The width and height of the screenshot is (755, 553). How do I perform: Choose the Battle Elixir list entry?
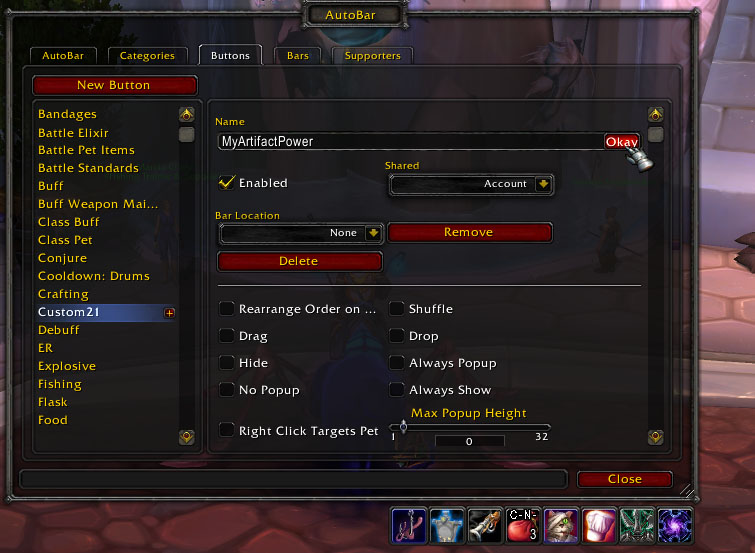tap(73, 132)
